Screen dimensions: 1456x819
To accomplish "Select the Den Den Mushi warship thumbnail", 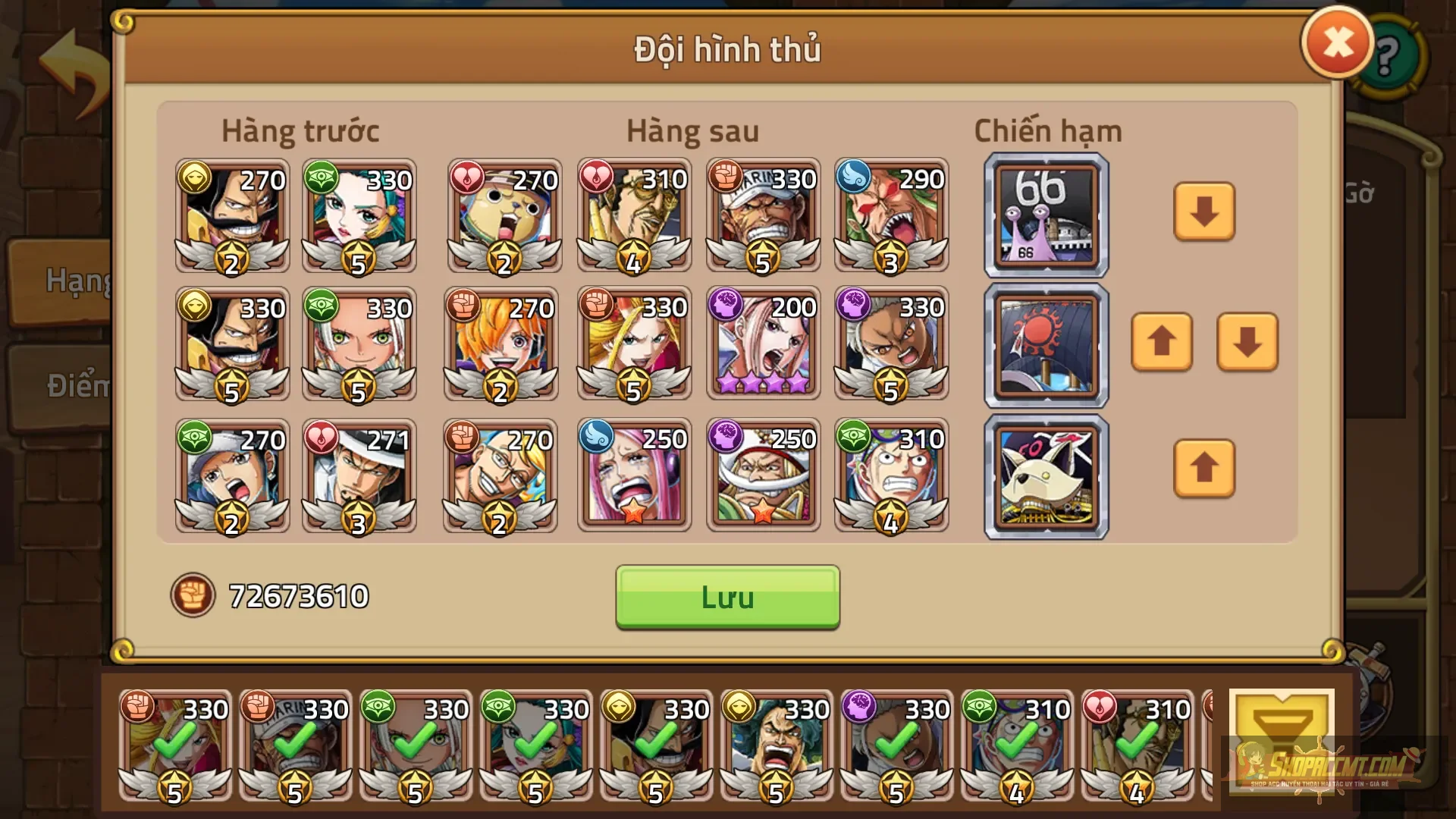I will 1046,215.
